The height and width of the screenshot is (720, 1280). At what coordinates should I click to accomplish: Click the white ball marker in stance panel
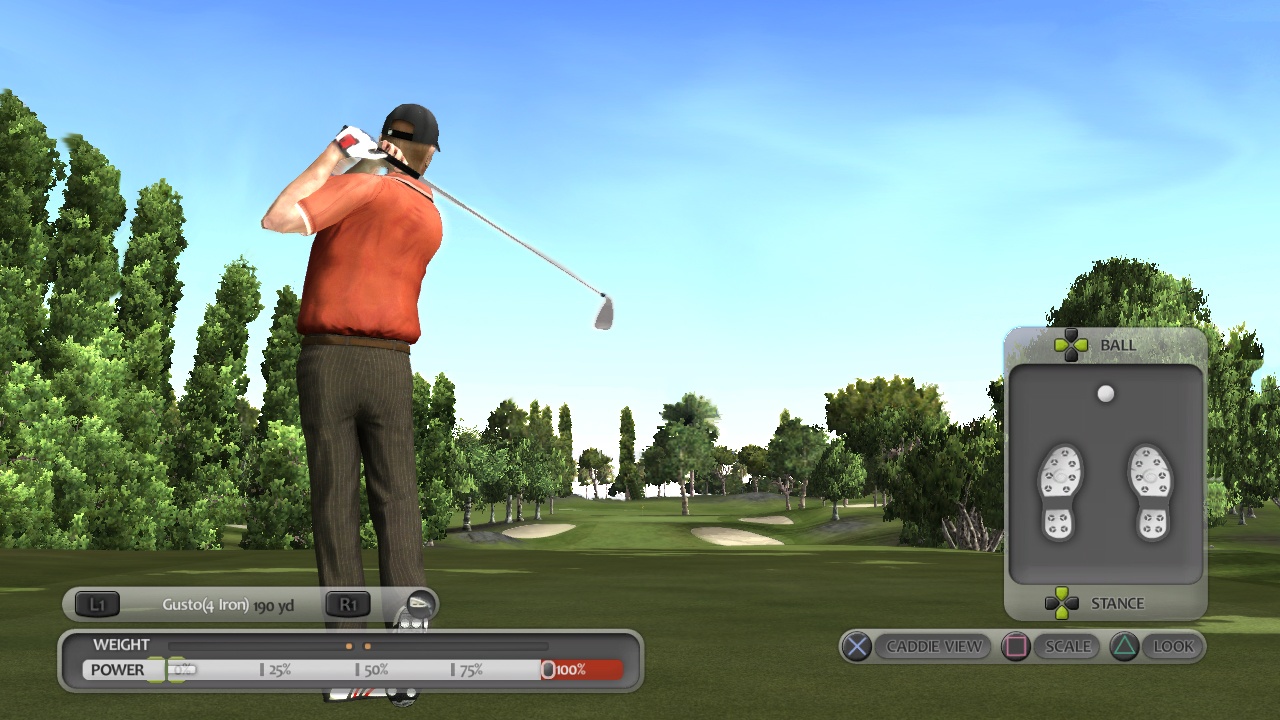1105,393
